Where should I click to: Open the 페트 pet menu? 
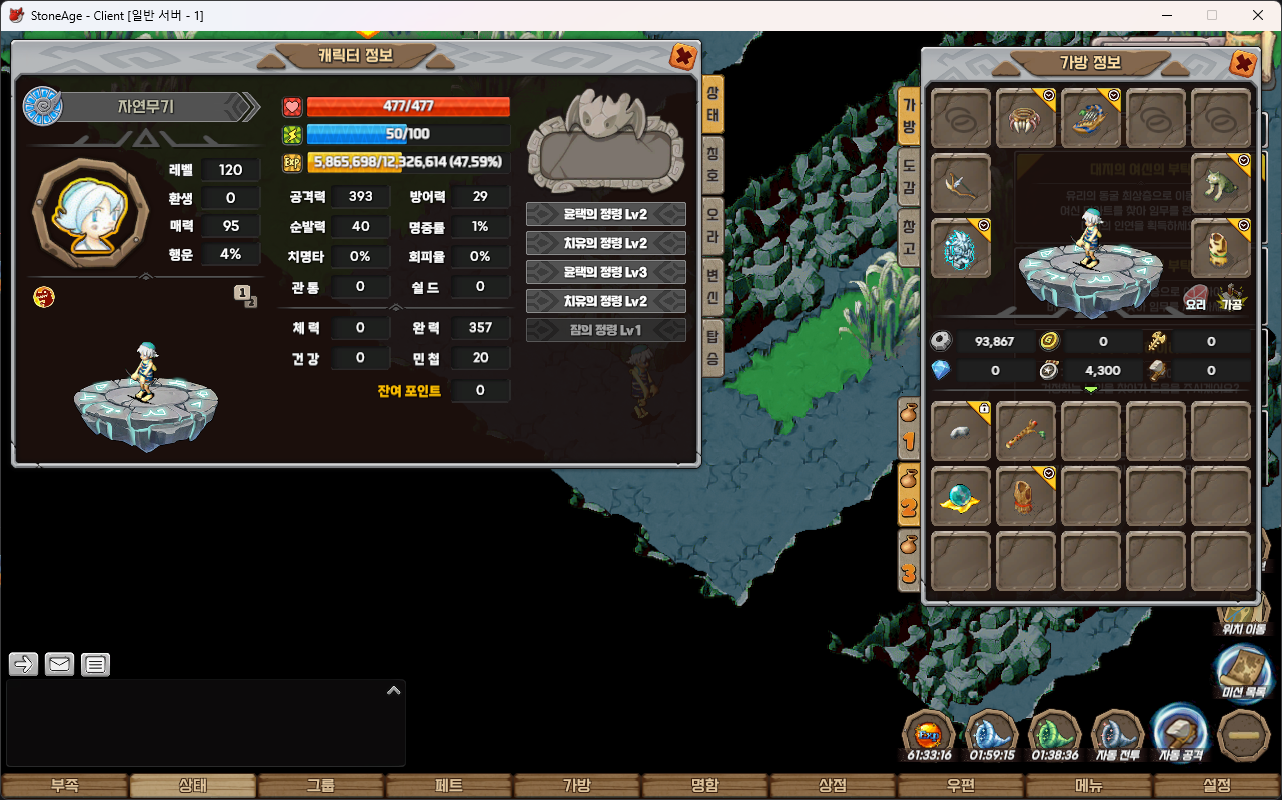pos(448,786)
